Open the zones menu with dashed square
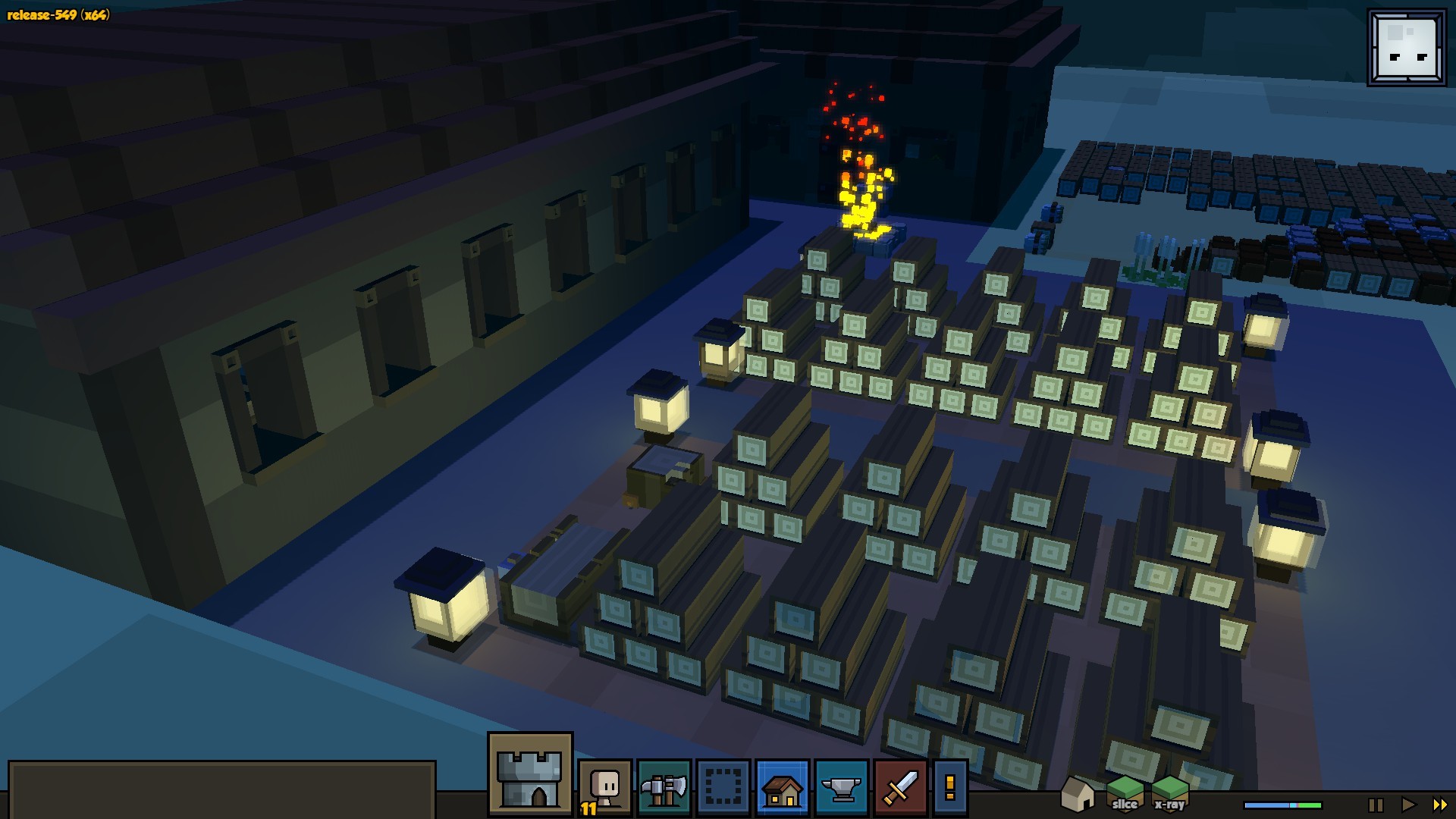The image size is (1456, 819). pos(723,788)
